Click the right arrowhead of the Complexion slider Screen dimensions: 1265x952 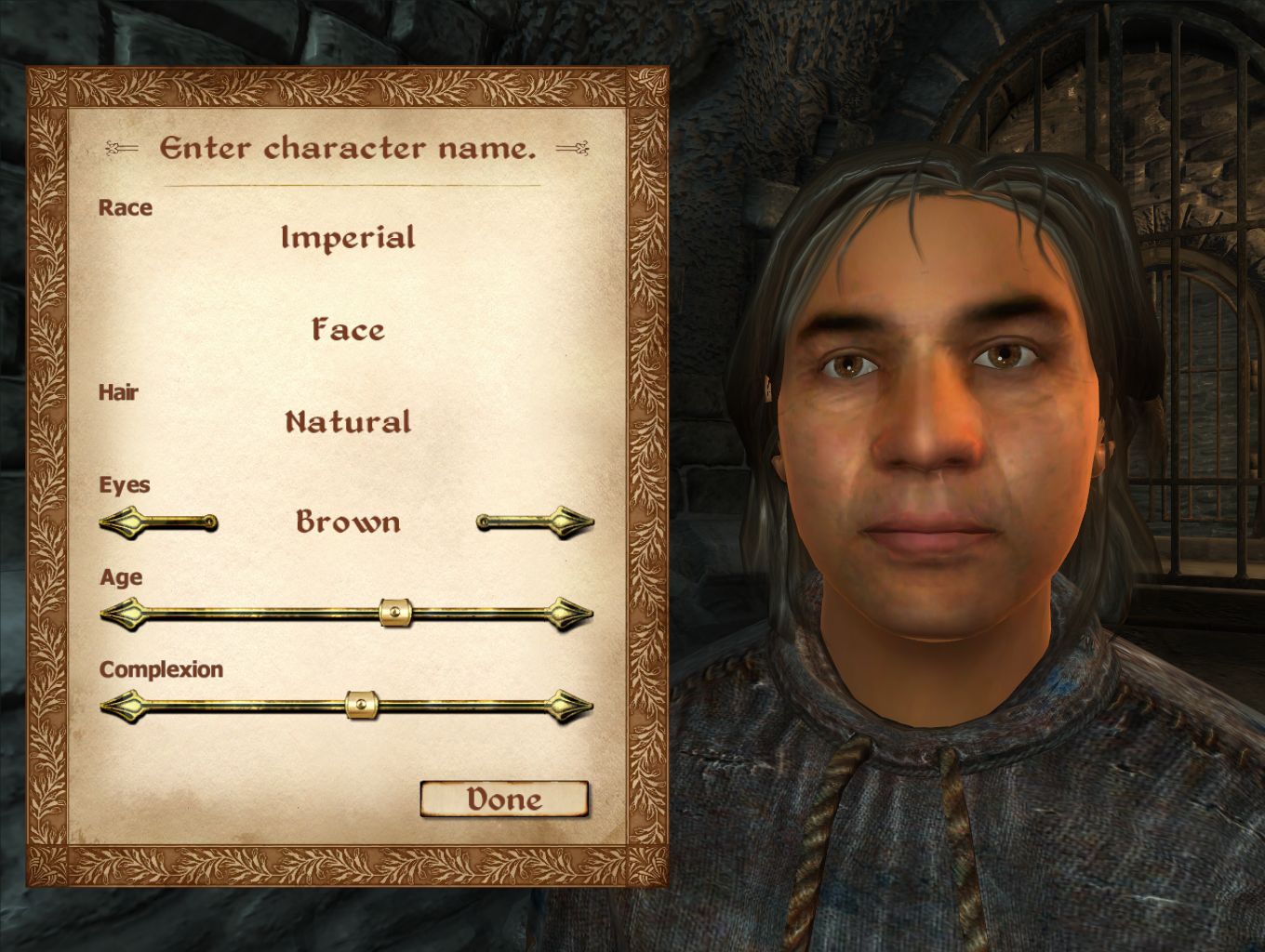567,707
